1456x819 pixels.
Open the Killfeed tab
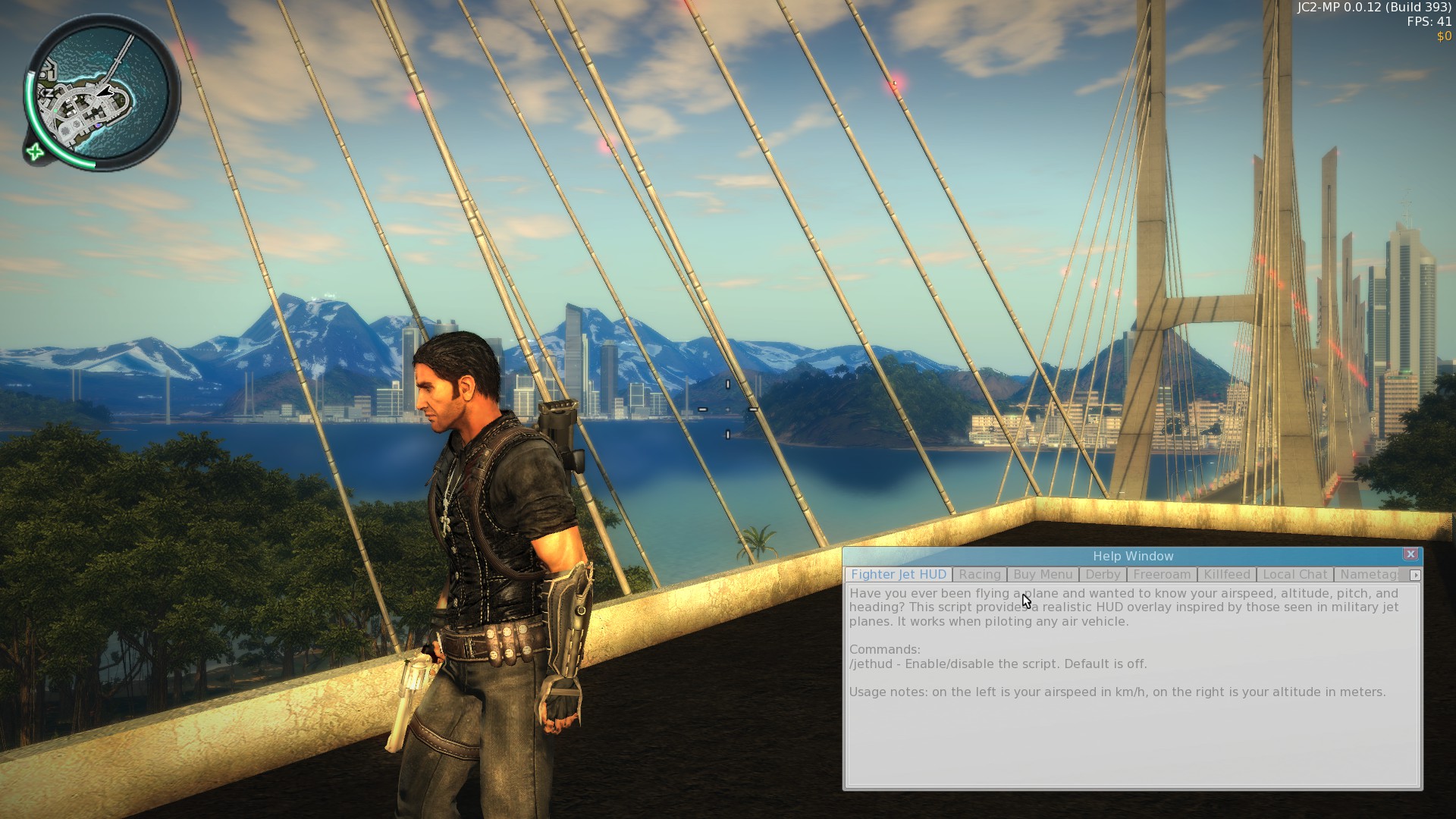click(1226, 575)
